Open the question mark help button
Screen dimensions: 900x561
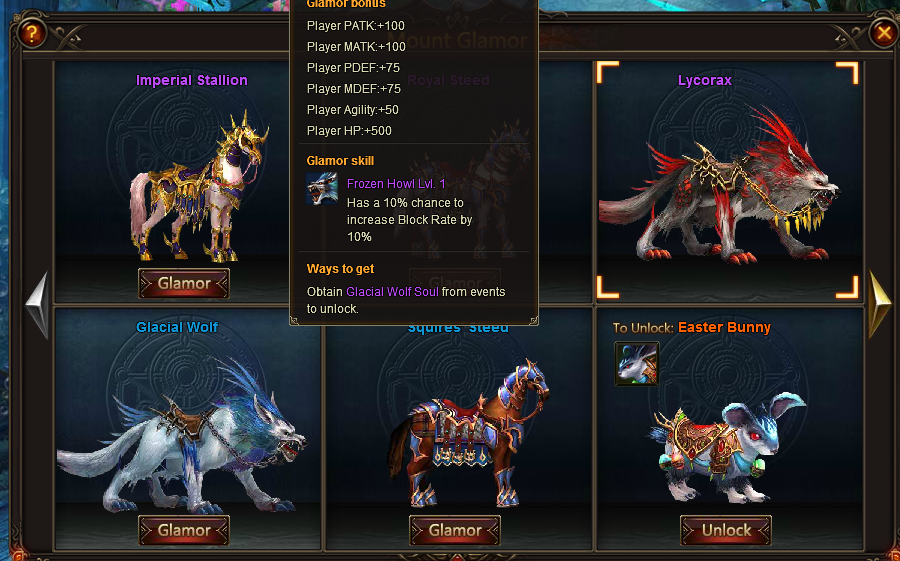pos(33,34)
